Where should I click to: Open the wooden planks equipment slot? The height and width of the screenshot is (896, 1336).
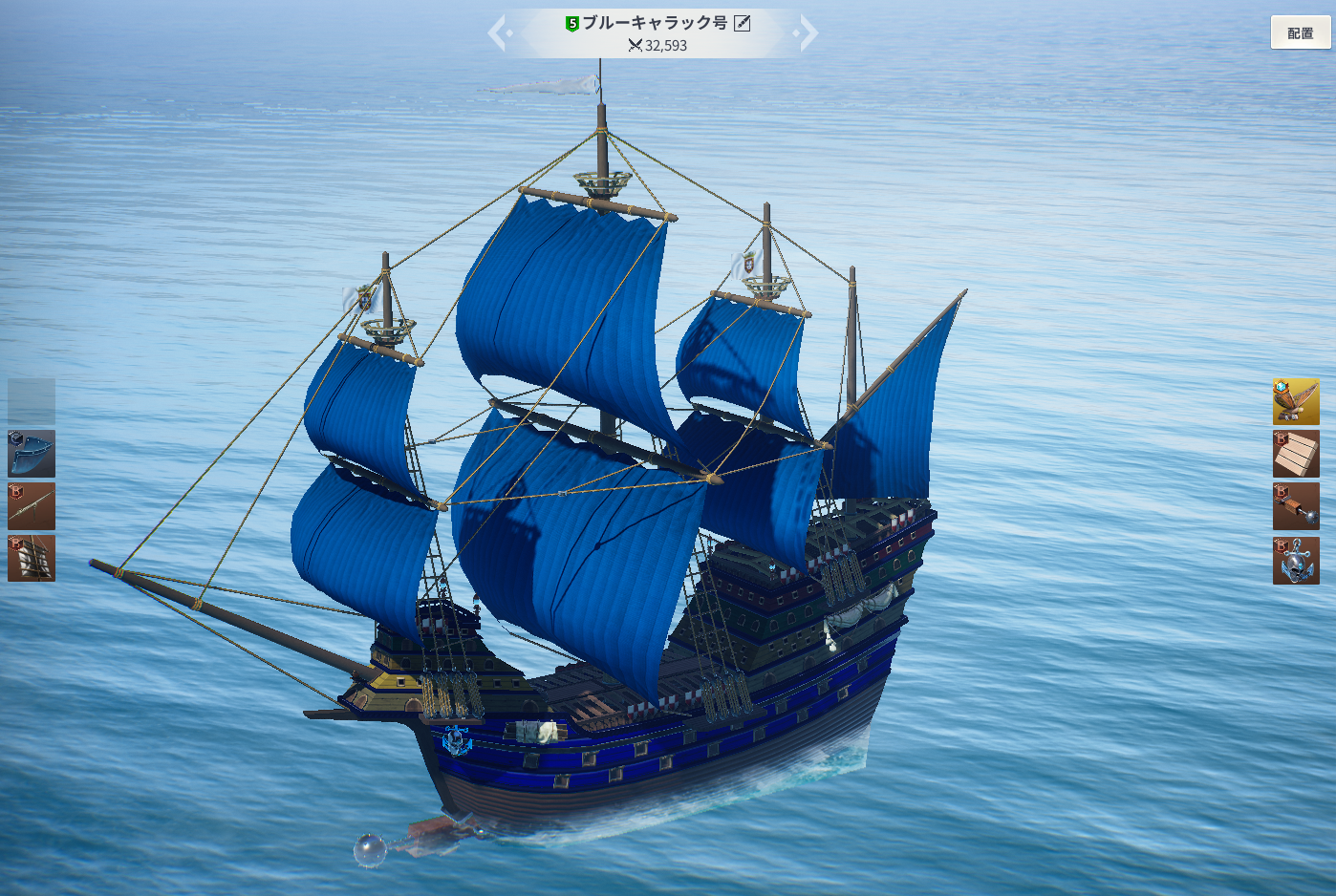tap(1296, 454)
